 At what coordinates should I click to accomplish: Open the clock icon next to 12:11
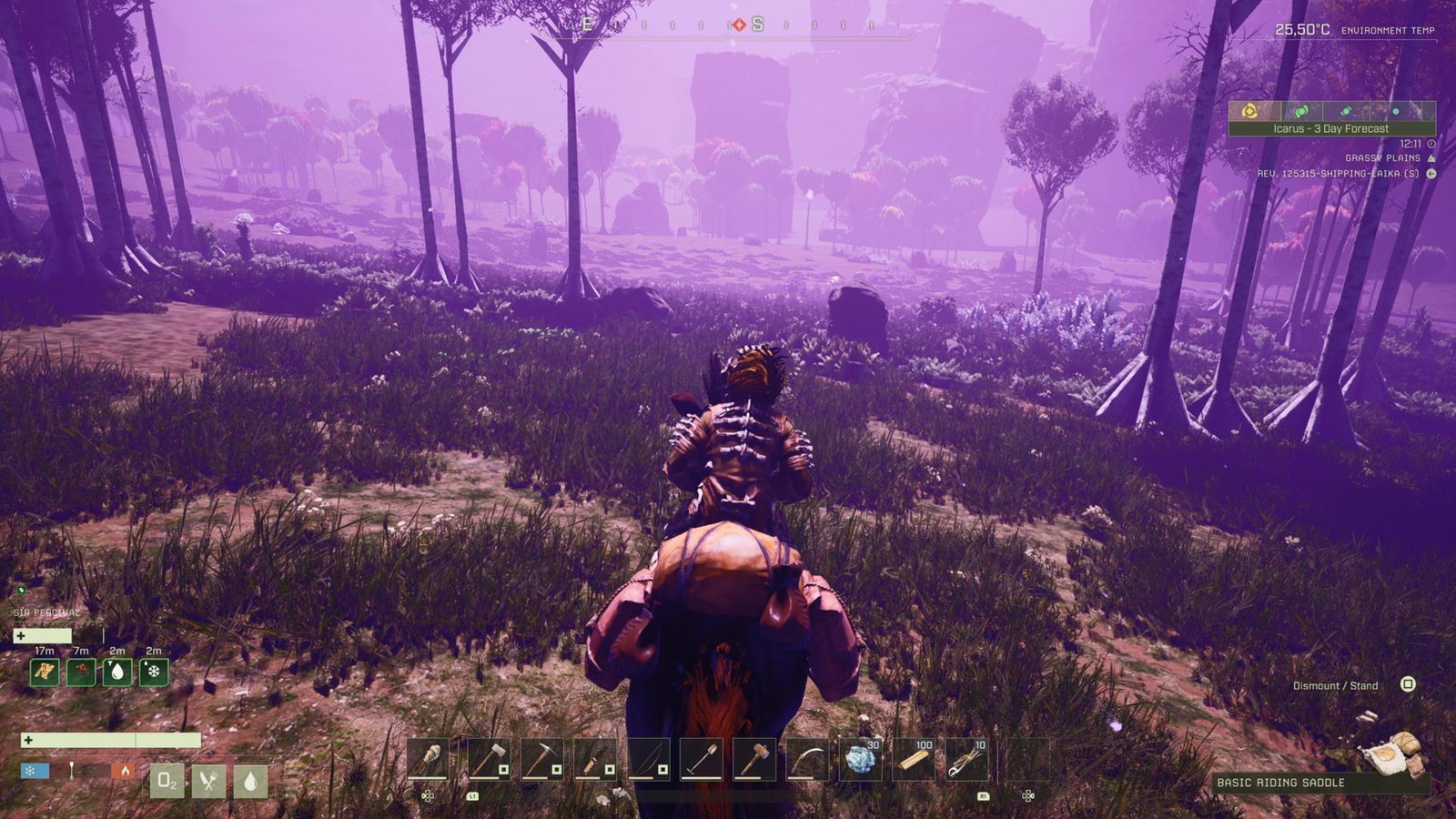click(1431, 144)
